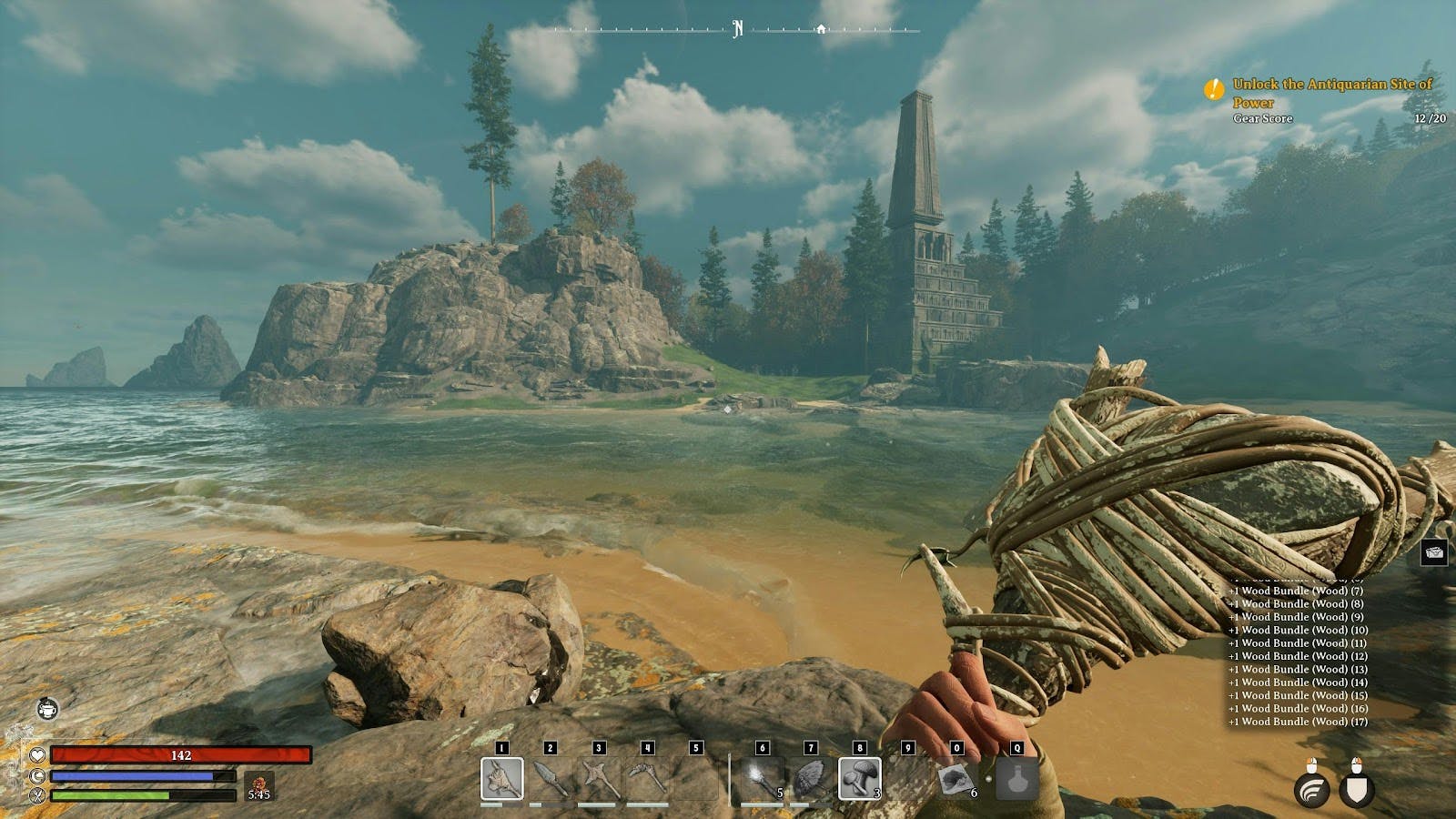The image size is (1456, 819).
Task: Choose the four-pointed mace hotbar slot
Action: pos(599,778)
